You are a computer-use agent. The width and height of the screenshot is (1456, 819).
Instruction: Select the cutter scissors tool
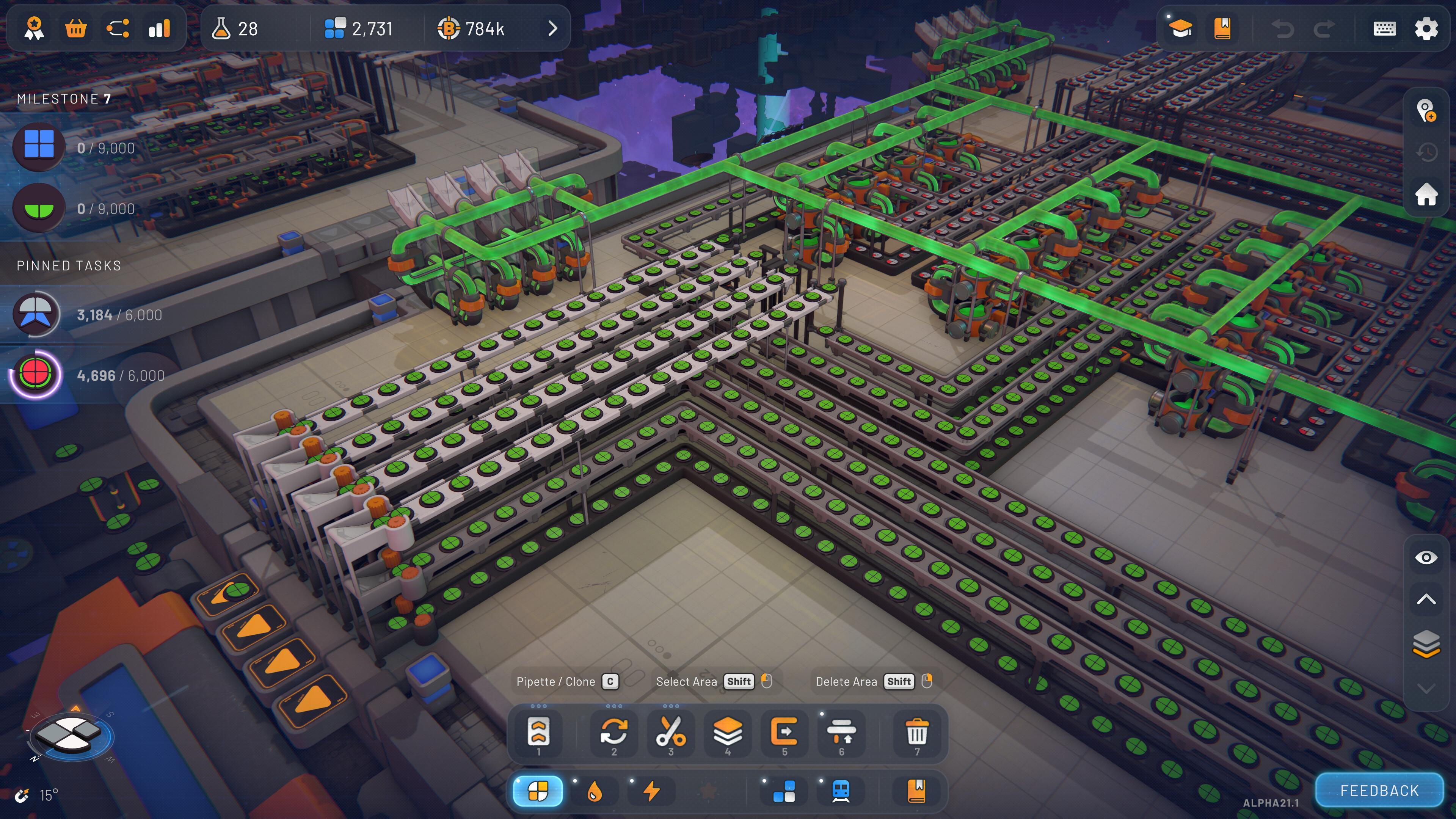click(x=670, y=733)
